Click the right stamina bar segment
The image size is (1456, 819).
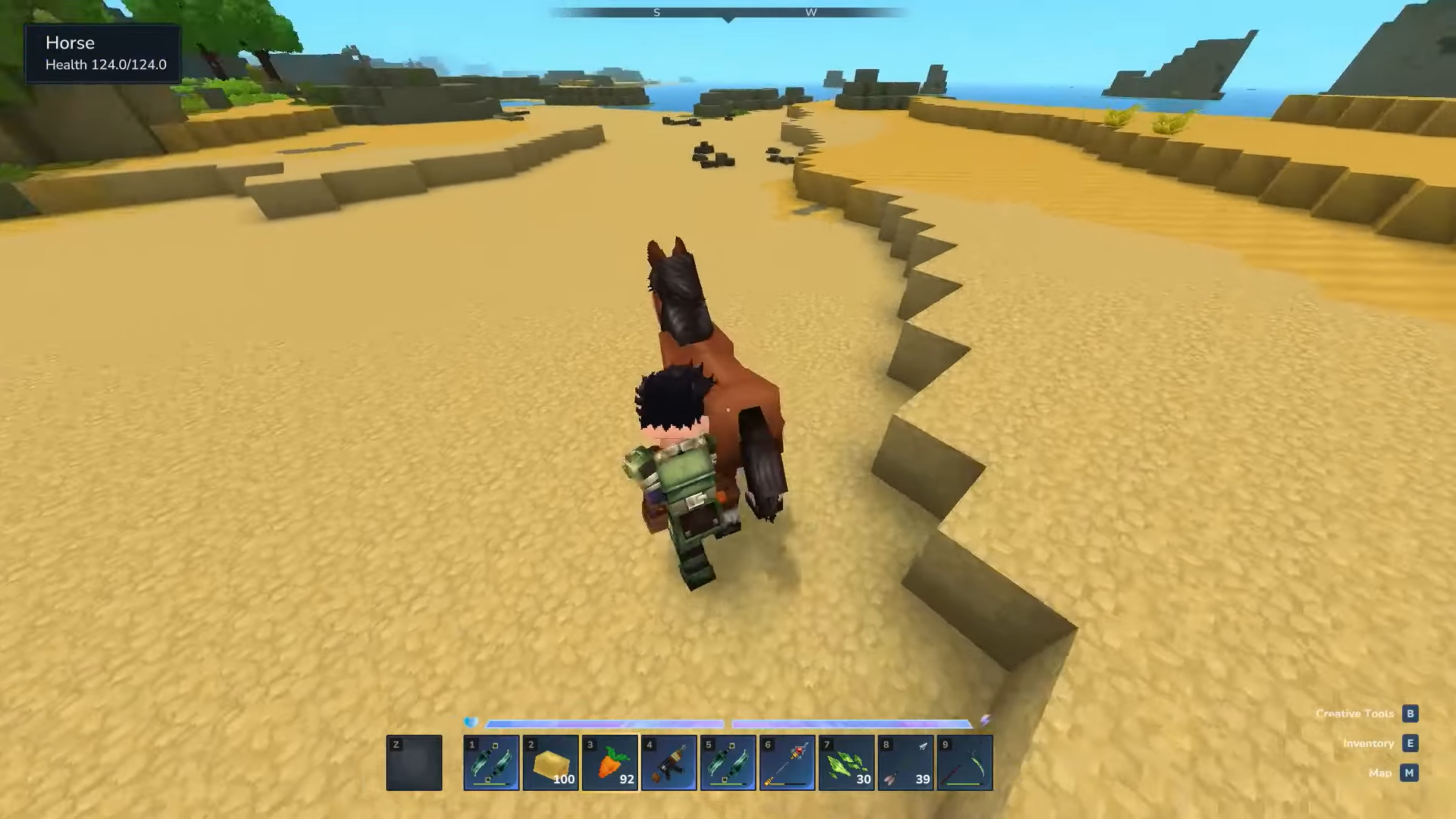tap(850, 723)
